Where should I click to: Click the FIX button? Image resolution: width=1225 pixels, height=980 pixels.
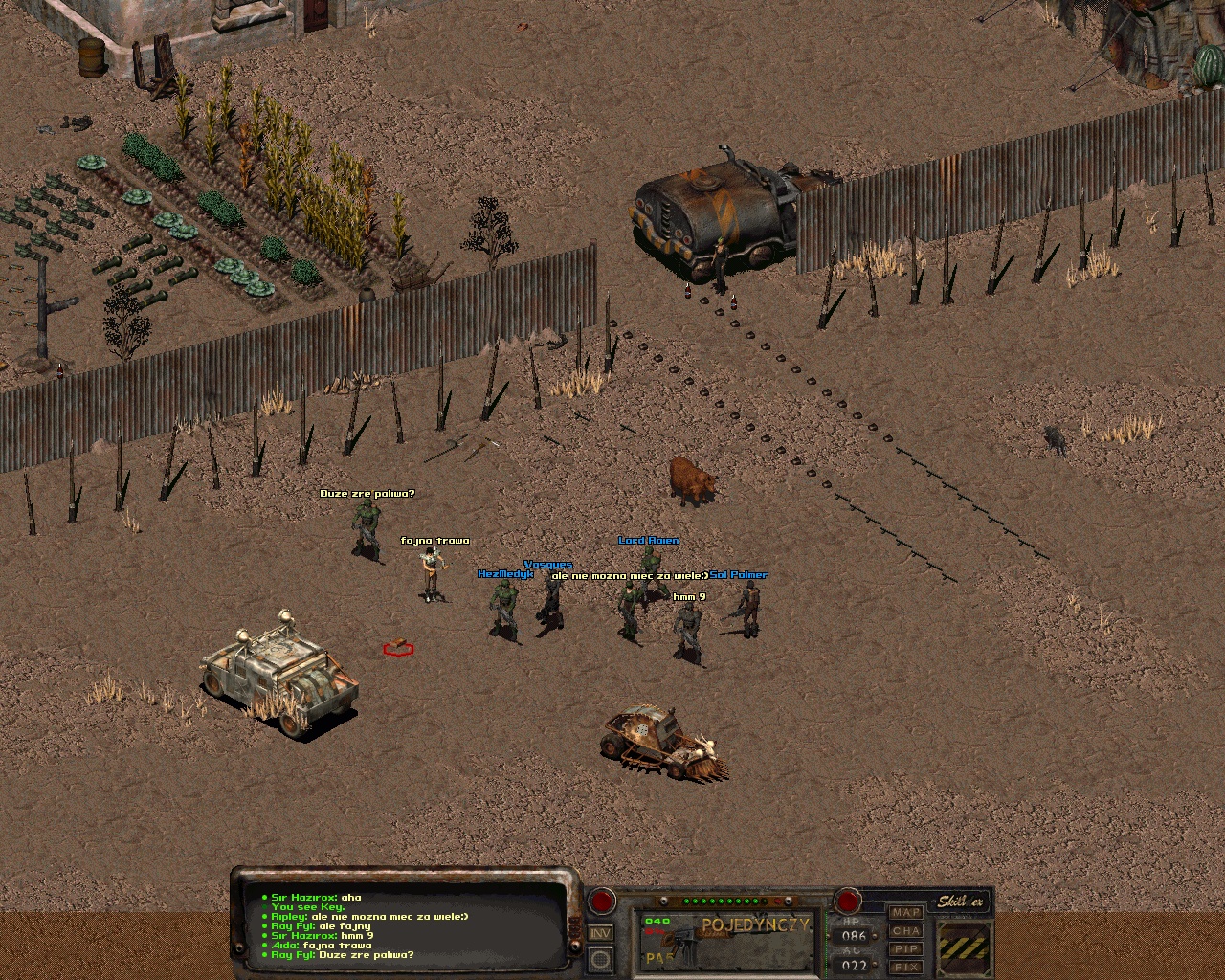(x=906, y=967)
